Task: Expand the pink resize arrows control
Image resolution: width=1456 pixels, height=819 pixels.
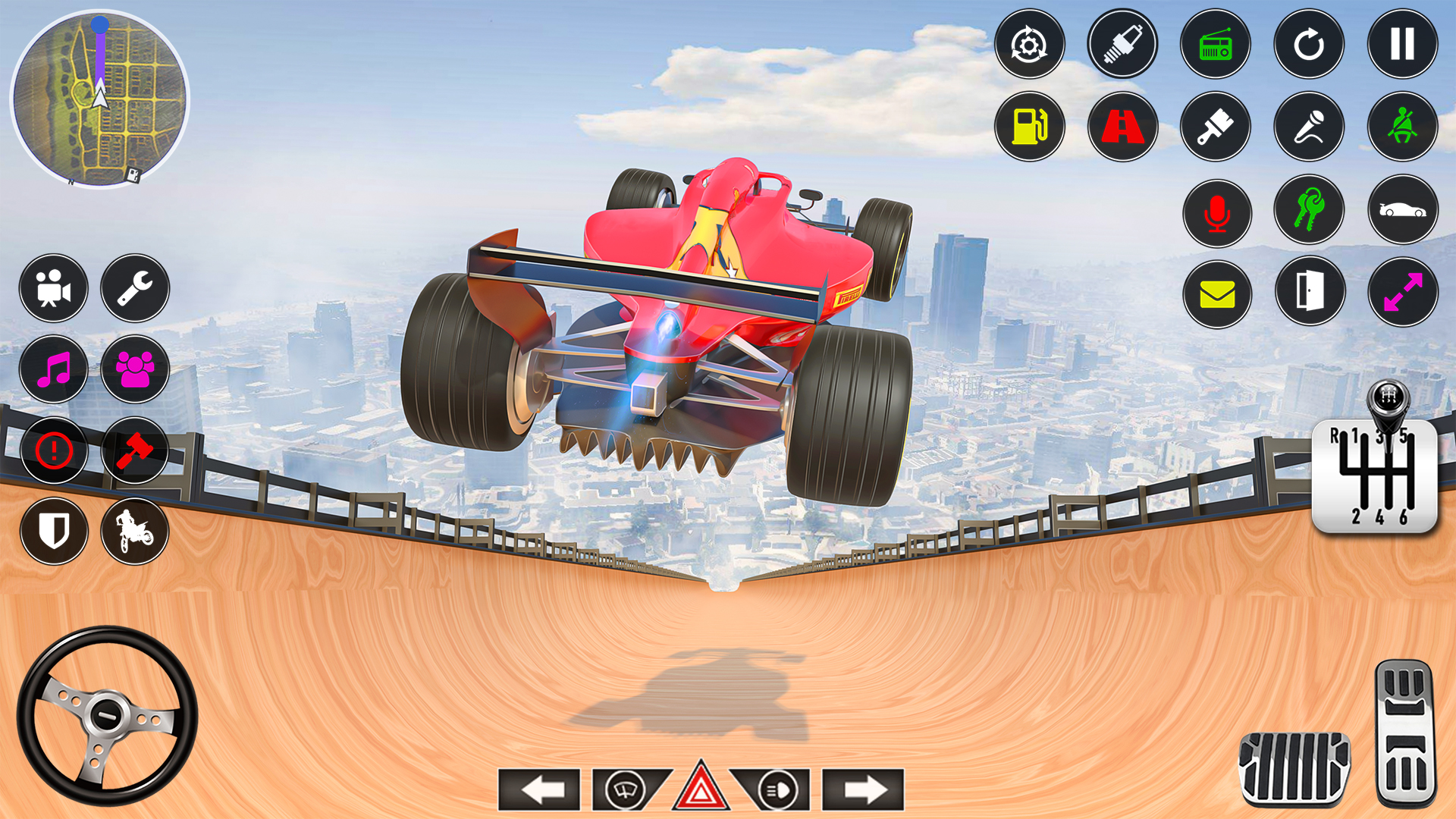Action: (x=1401, y=295)
